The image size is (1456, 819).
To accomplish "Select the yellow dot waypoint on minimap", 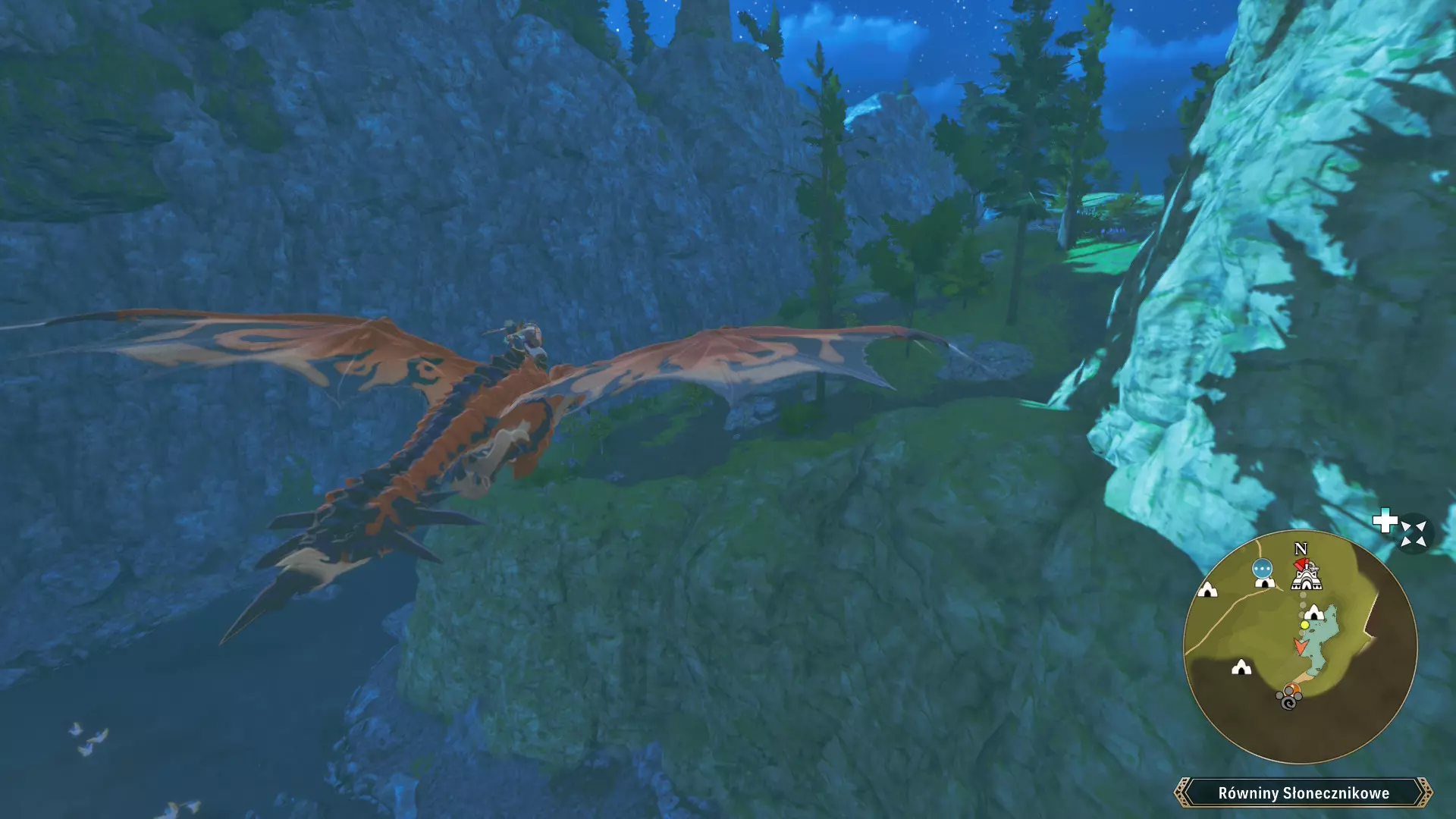I will 1304,625.
